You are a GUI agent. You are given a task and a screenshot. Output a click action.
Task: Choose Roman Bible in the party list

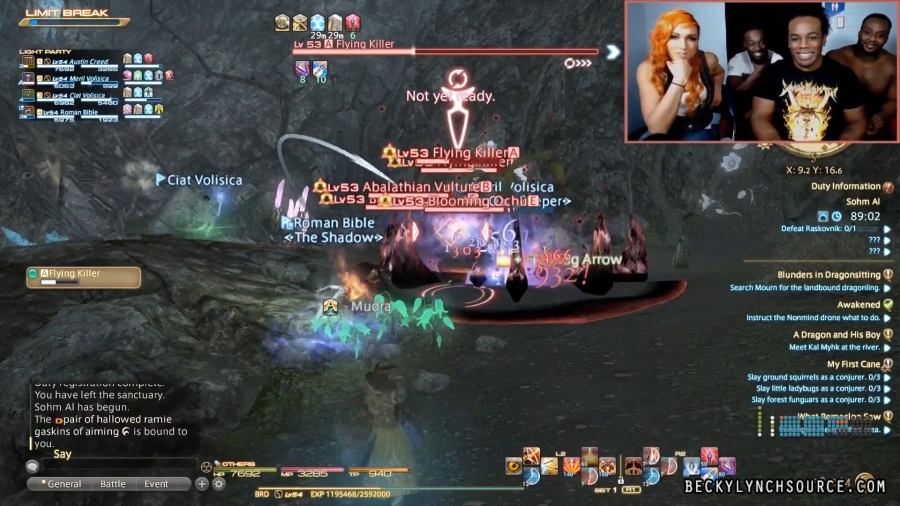pos(75,112)
